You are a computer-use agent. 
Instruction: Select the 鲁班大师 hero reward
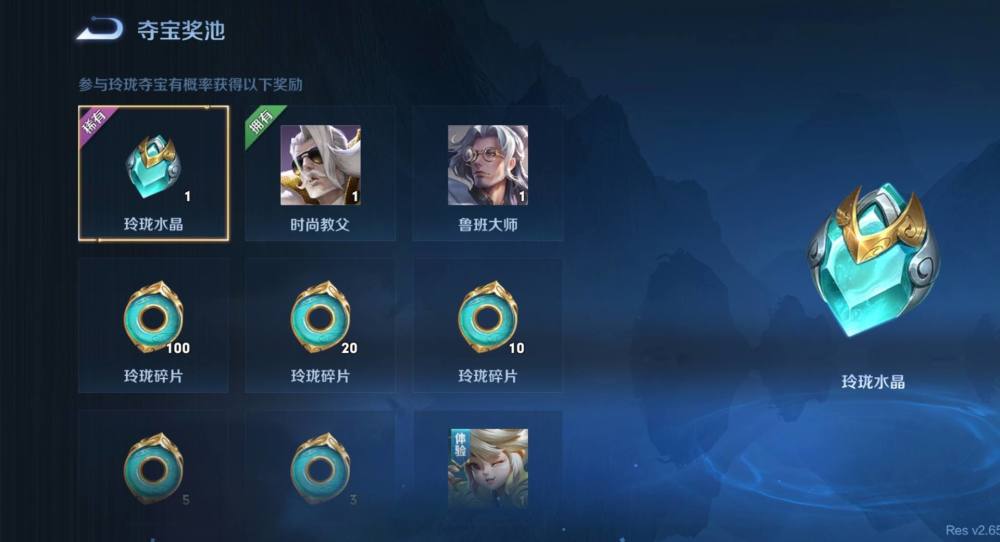click(488, 173)
